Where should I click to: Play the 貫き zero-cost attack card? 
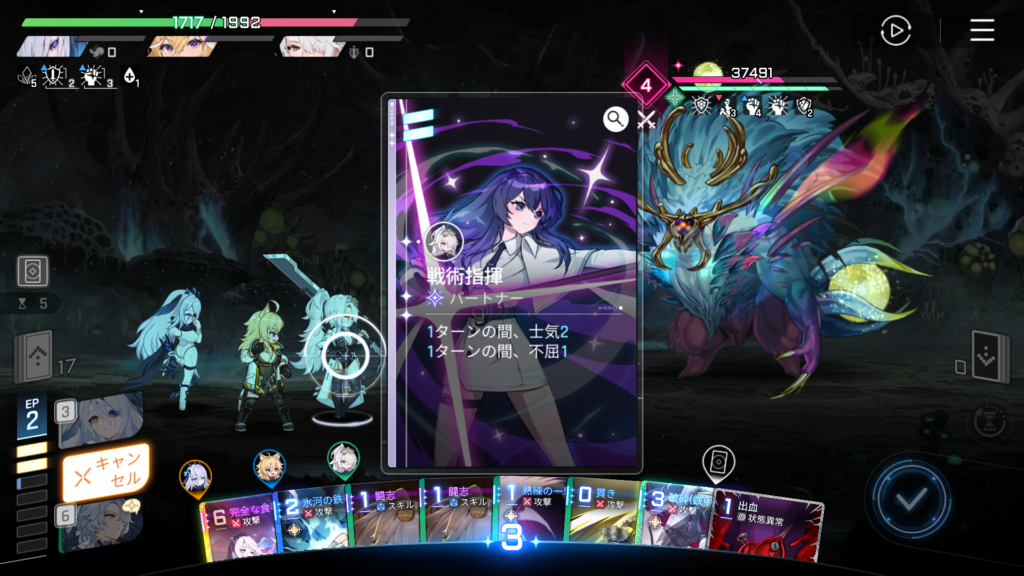[603, 518]
